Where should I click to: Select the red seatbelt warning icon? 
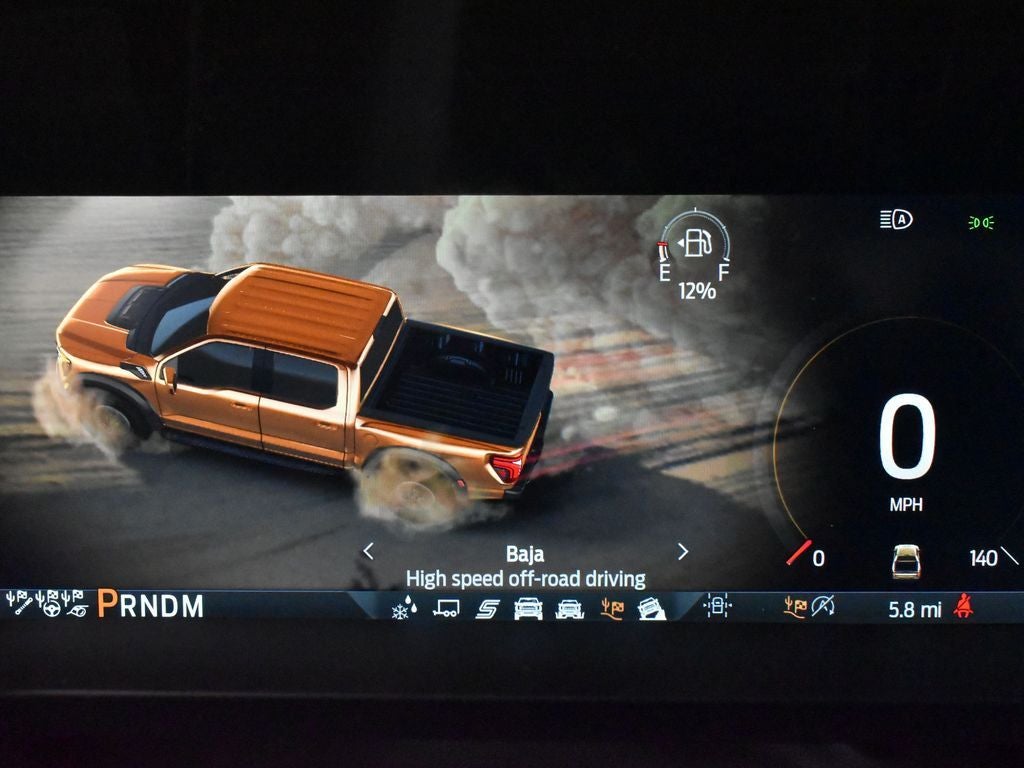964,606
